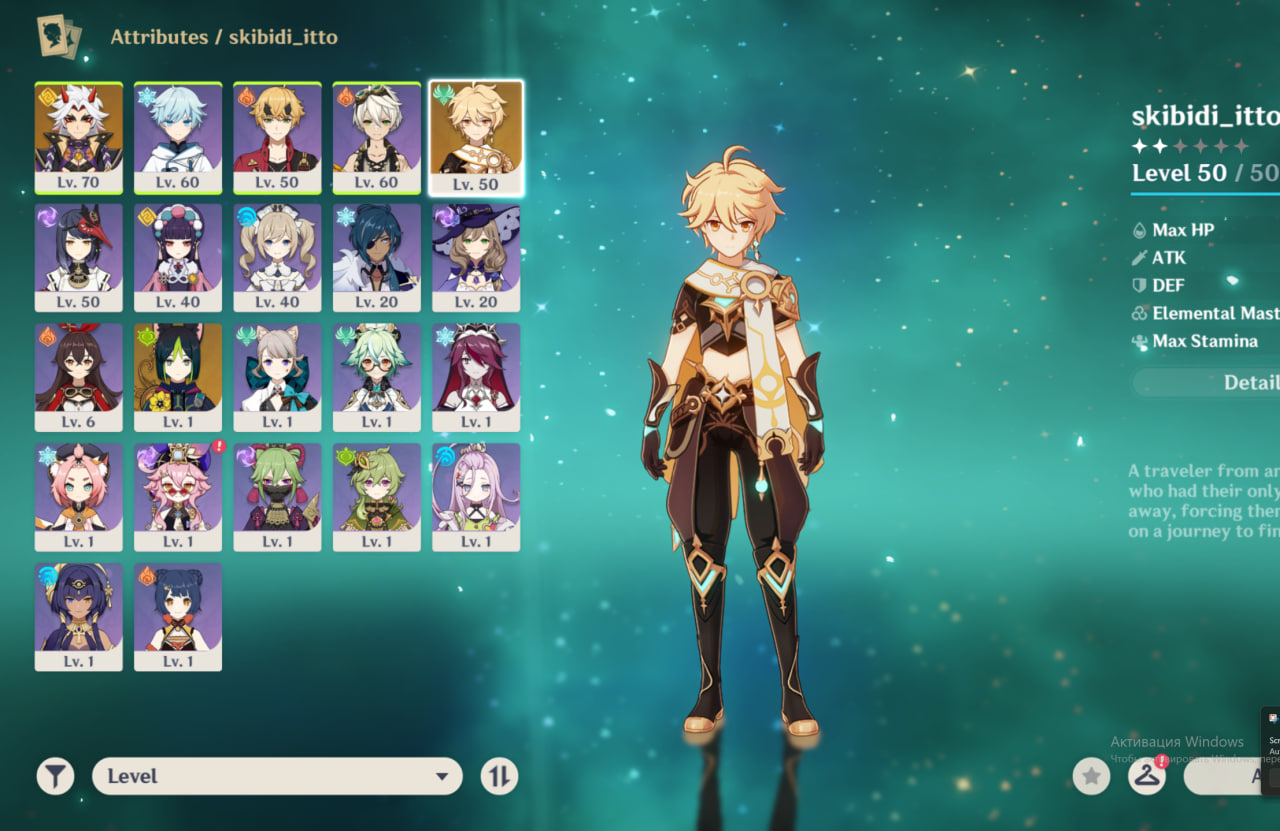Toggle the sort order arrows button

[499, 776]
